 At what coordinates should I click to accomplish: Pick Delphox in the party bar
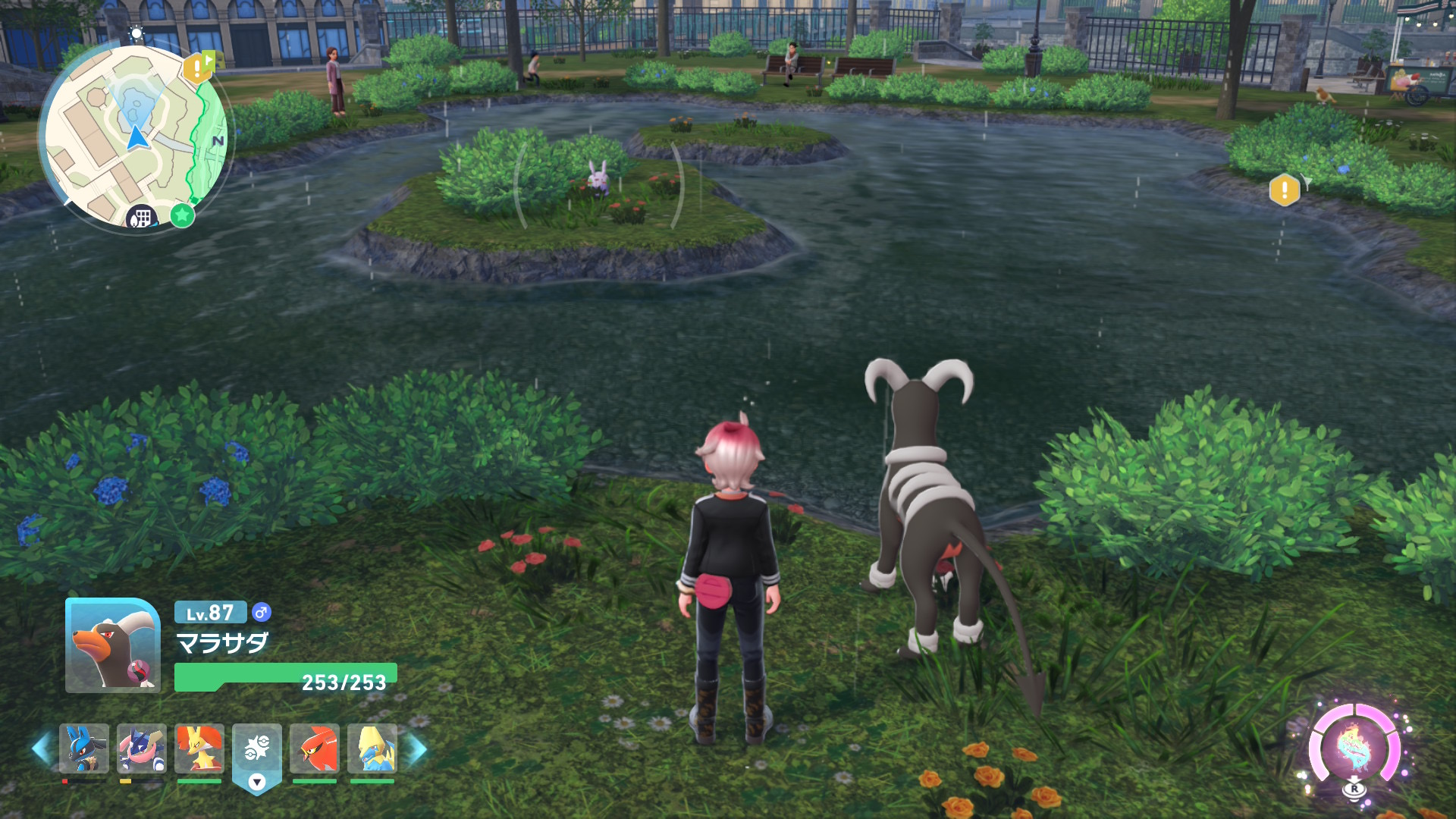pyautogui.click(x=199, y=748)
